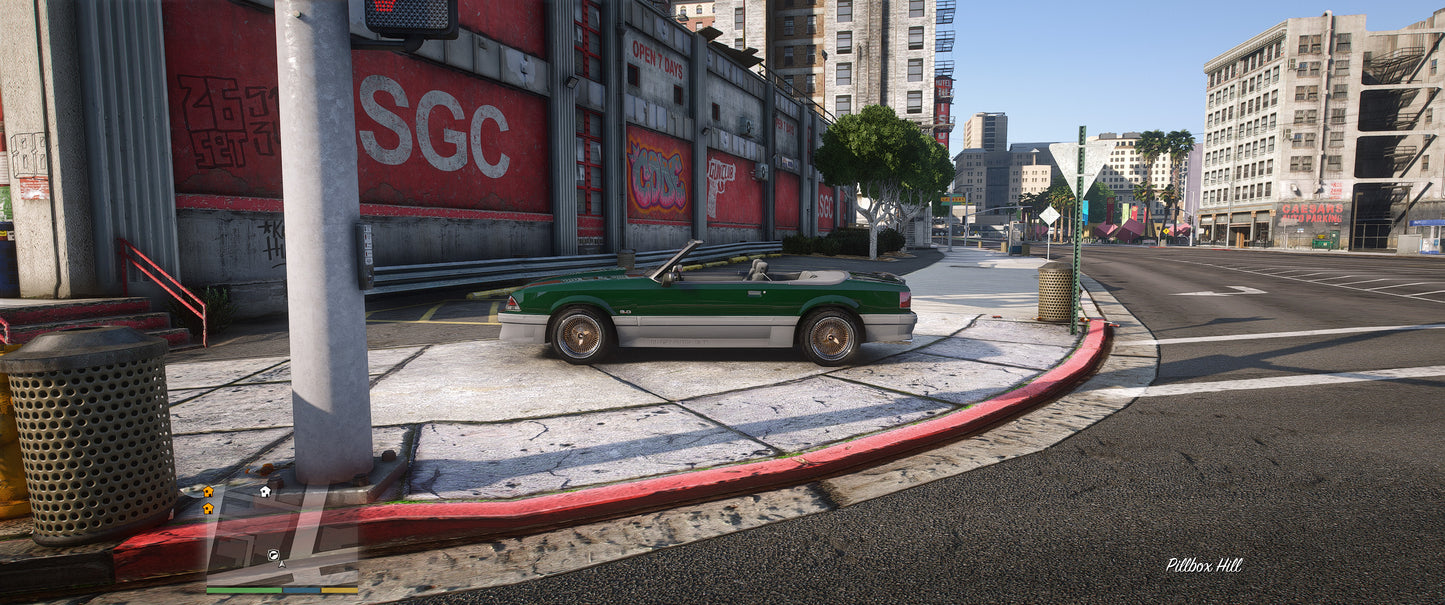Click the player arrow on the minimap

[x=282, y=565]
